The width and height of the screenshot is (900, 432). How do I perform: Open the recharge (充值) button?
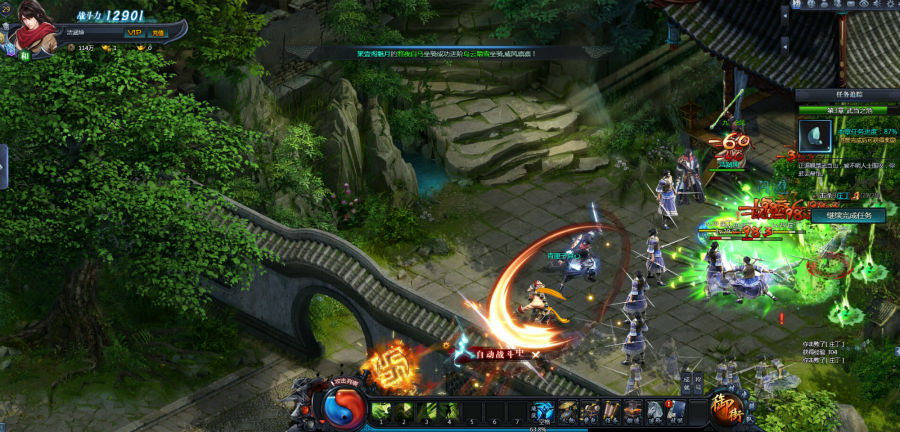[x=158, y=32]
